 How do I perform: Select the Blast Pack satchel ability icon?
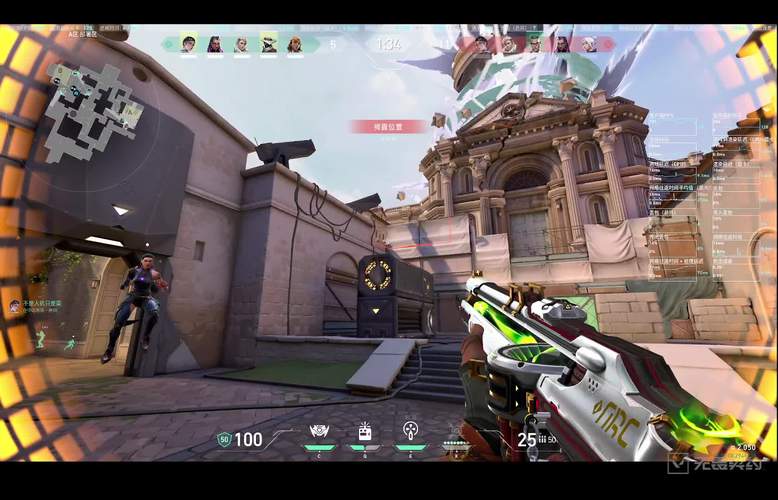click(365, 432)
